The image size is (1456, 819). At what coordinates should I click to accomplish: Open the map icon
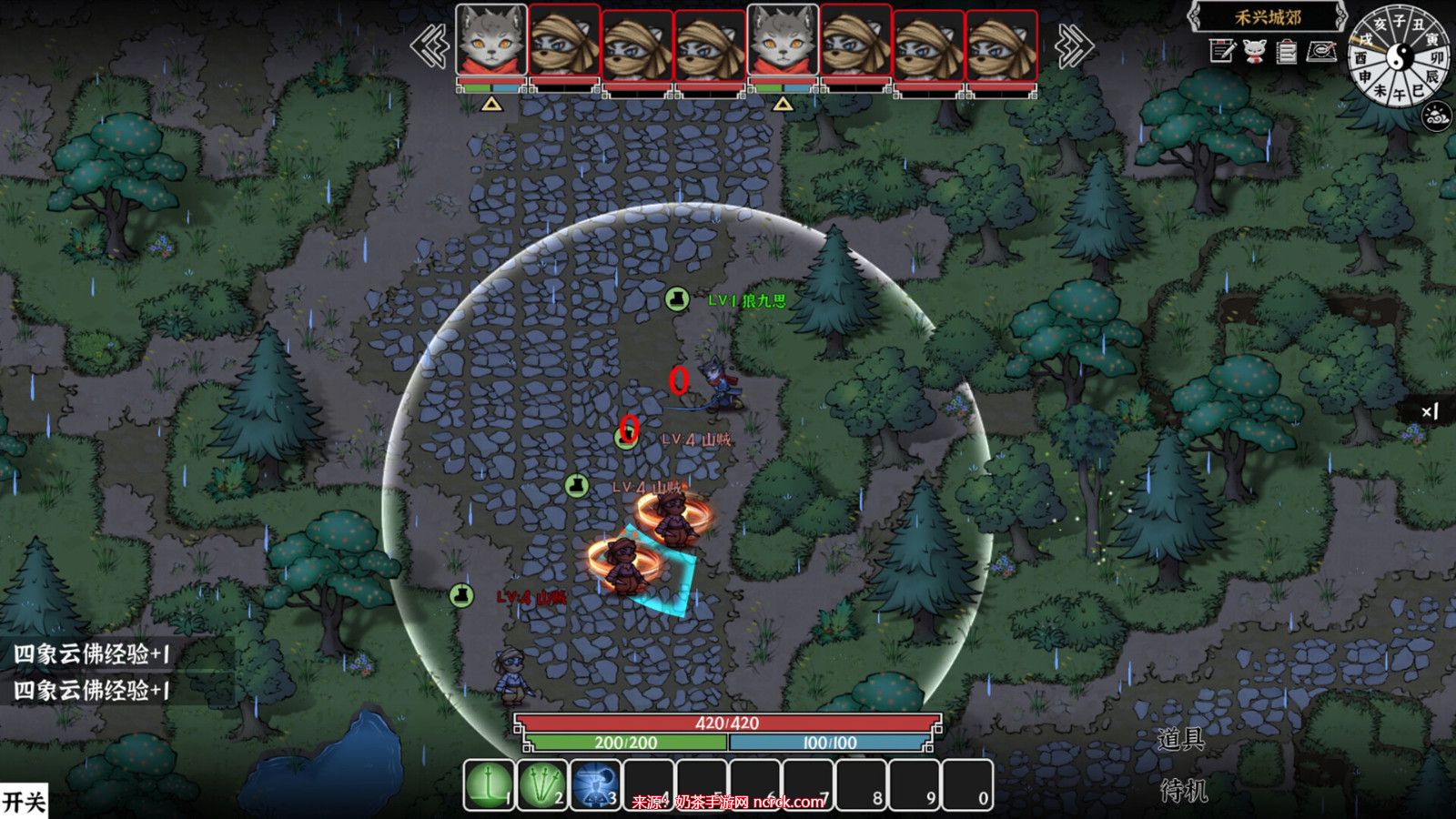coord(1321,51)
